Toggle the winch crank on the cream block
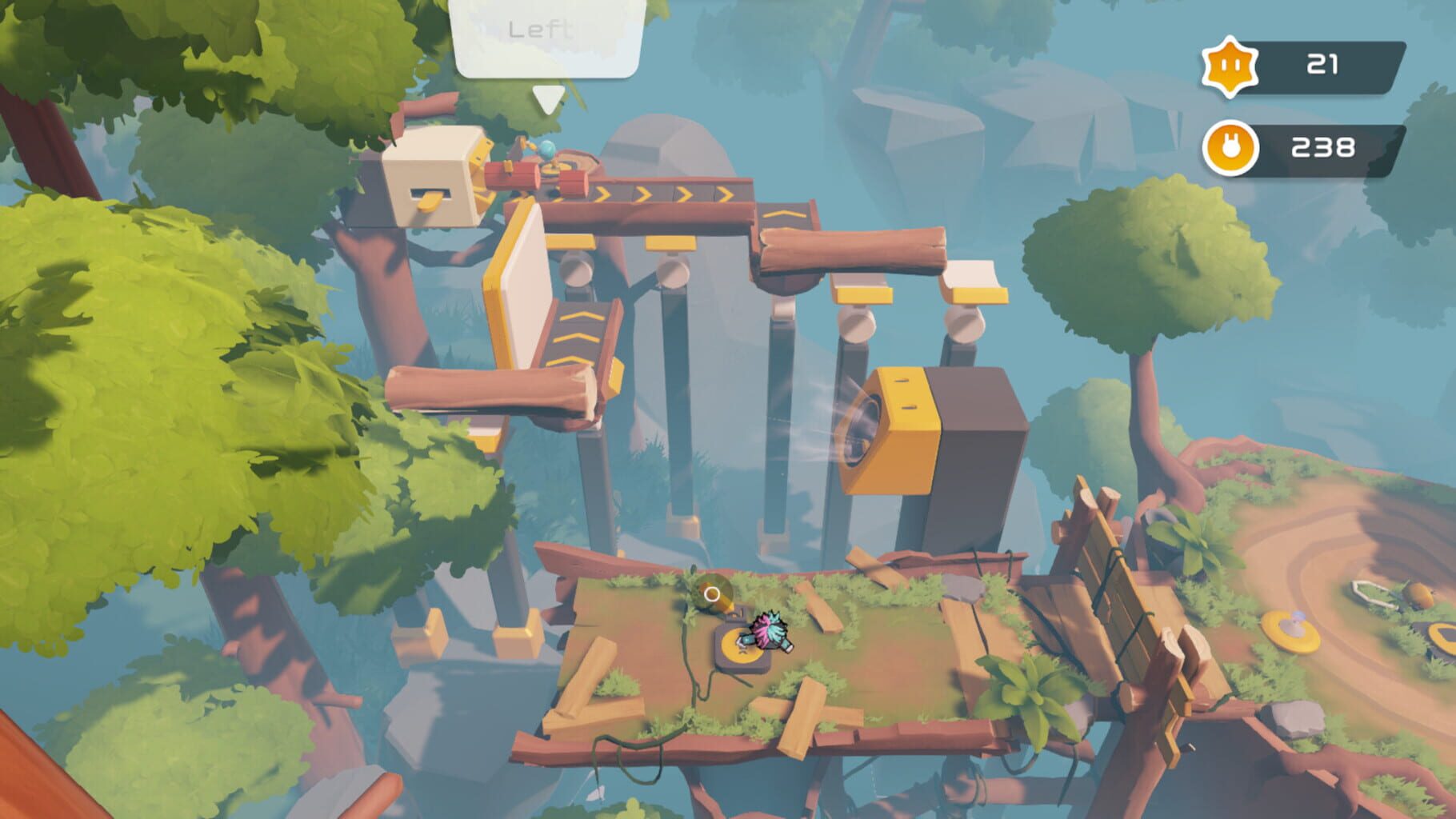The height and width of the screenshot is (819, 1456). pos(430,202)
